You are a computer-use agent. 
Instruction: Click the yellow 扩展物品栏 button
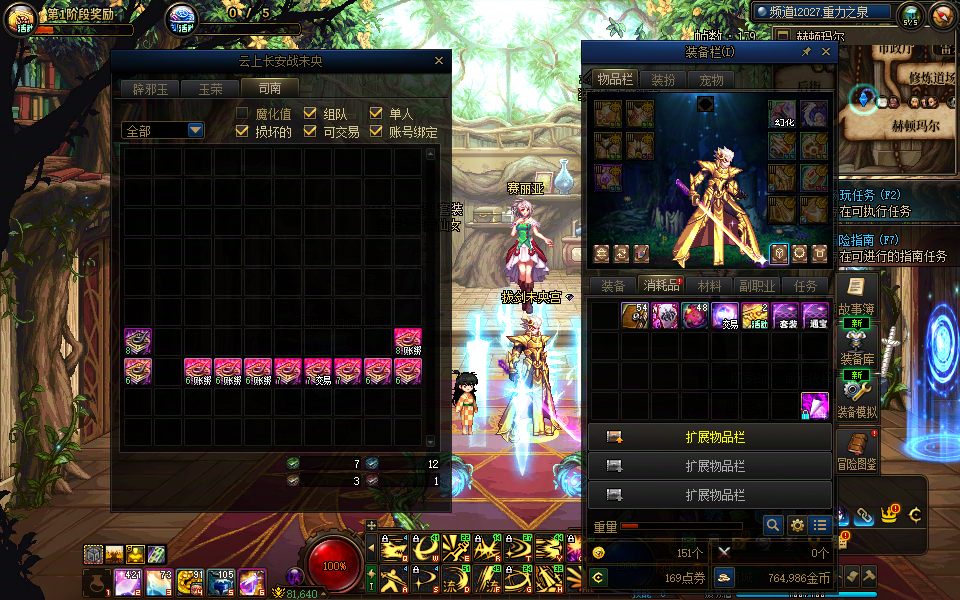coord(709,438)
